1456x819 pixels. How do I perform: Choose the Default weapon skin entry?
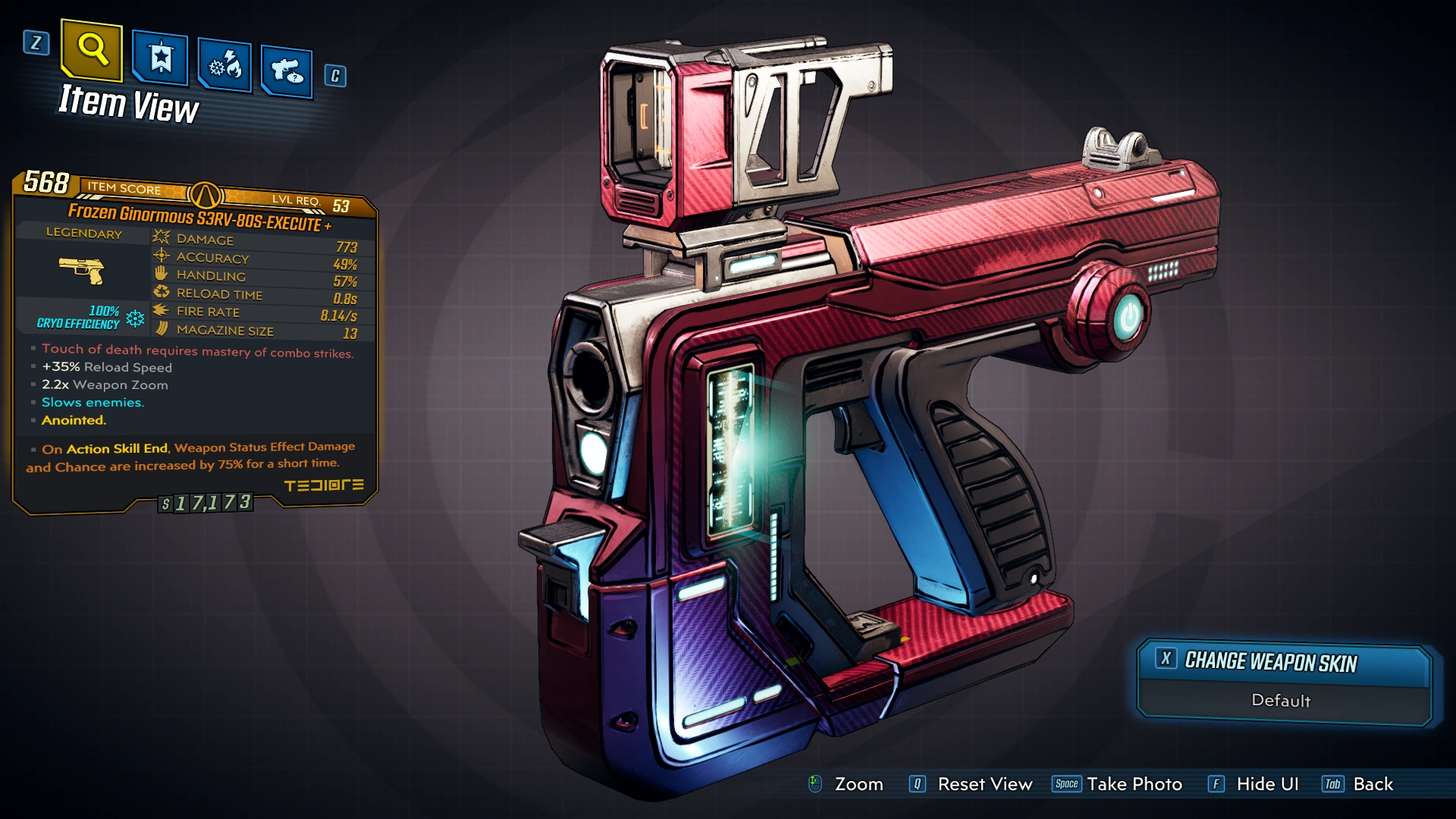[1281, 701]
